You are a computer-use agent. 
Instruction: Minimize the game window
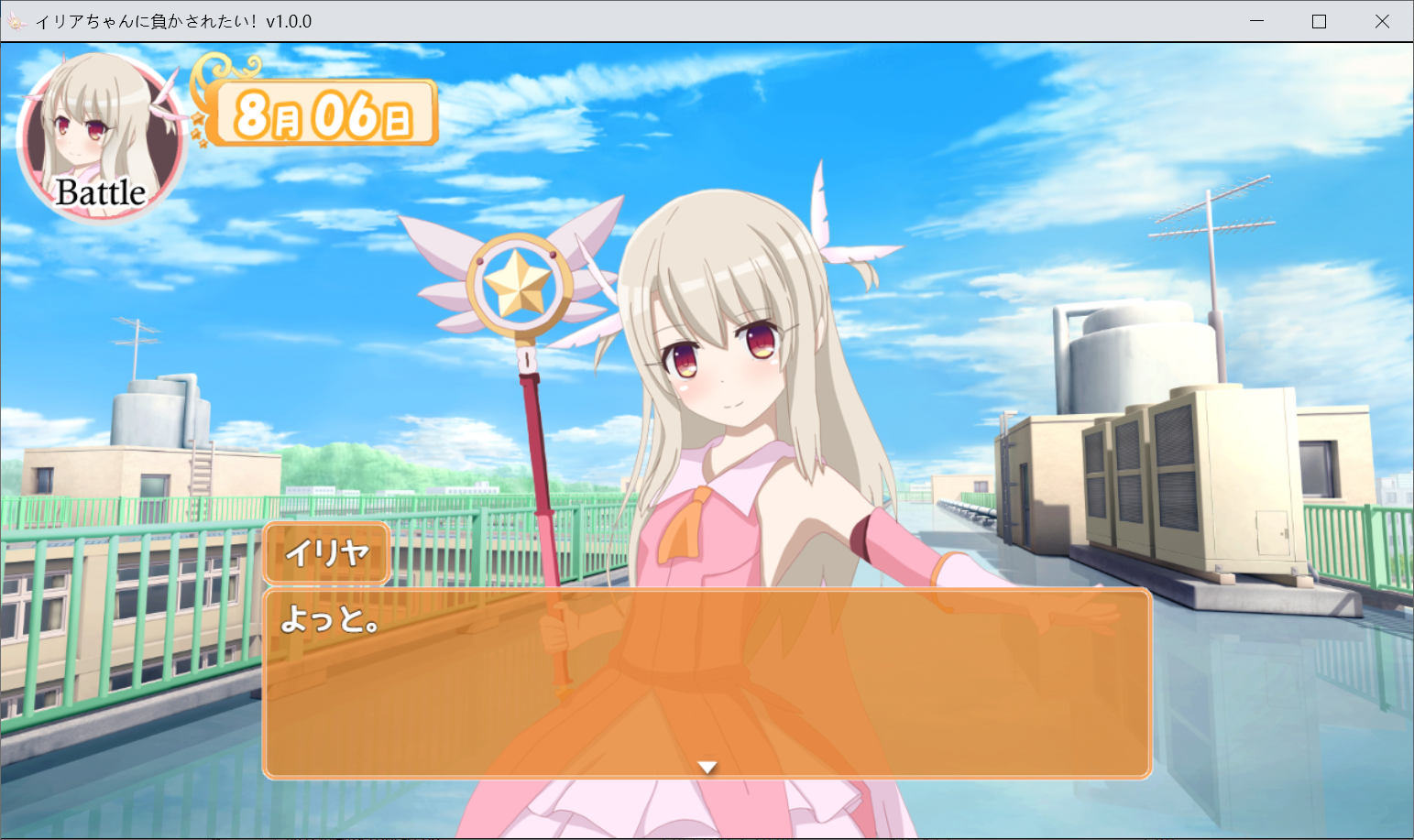(1256, 20)
